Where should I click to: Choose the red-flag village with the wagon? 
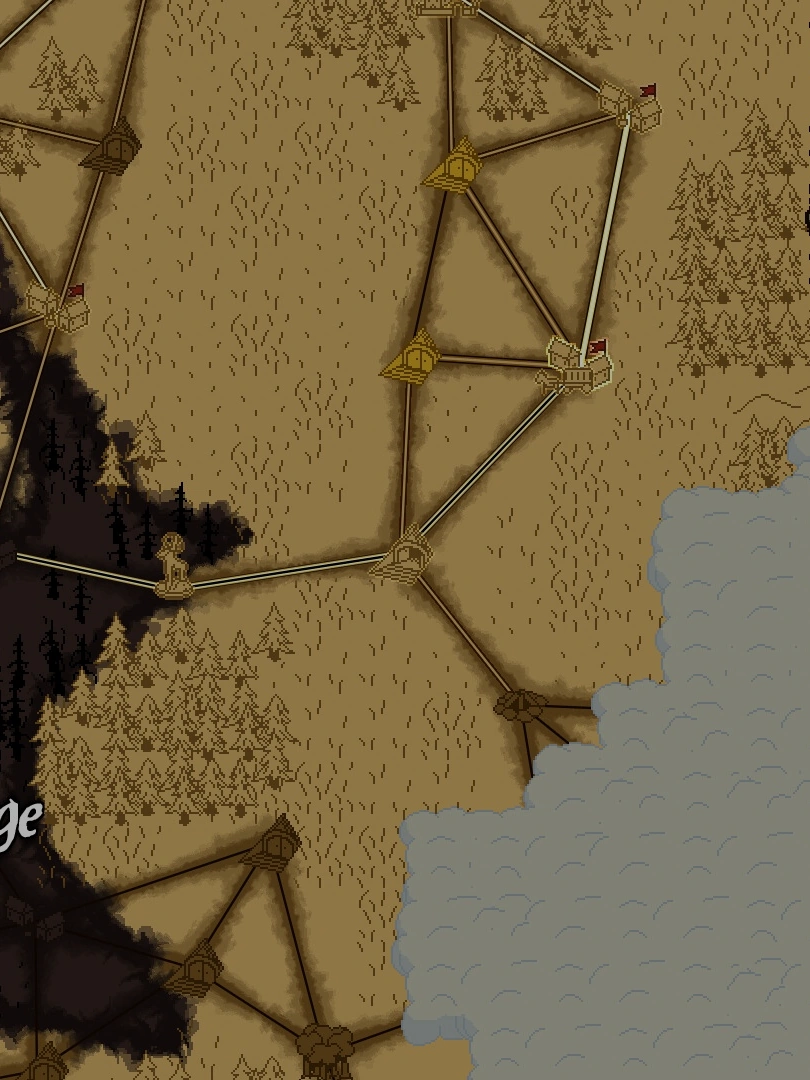coord(578,366)
